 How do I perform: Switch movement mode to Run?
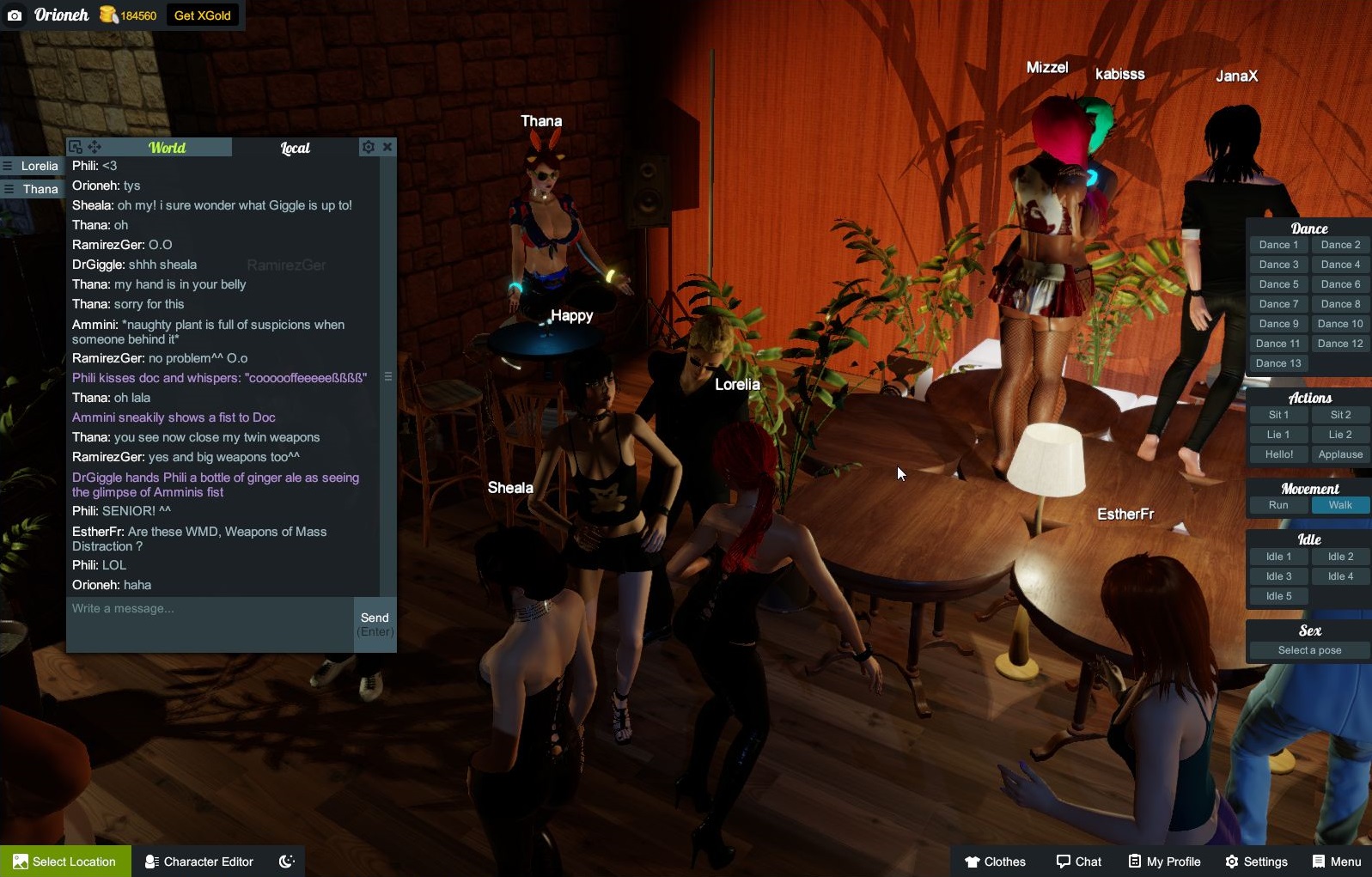click(1277, 505)
